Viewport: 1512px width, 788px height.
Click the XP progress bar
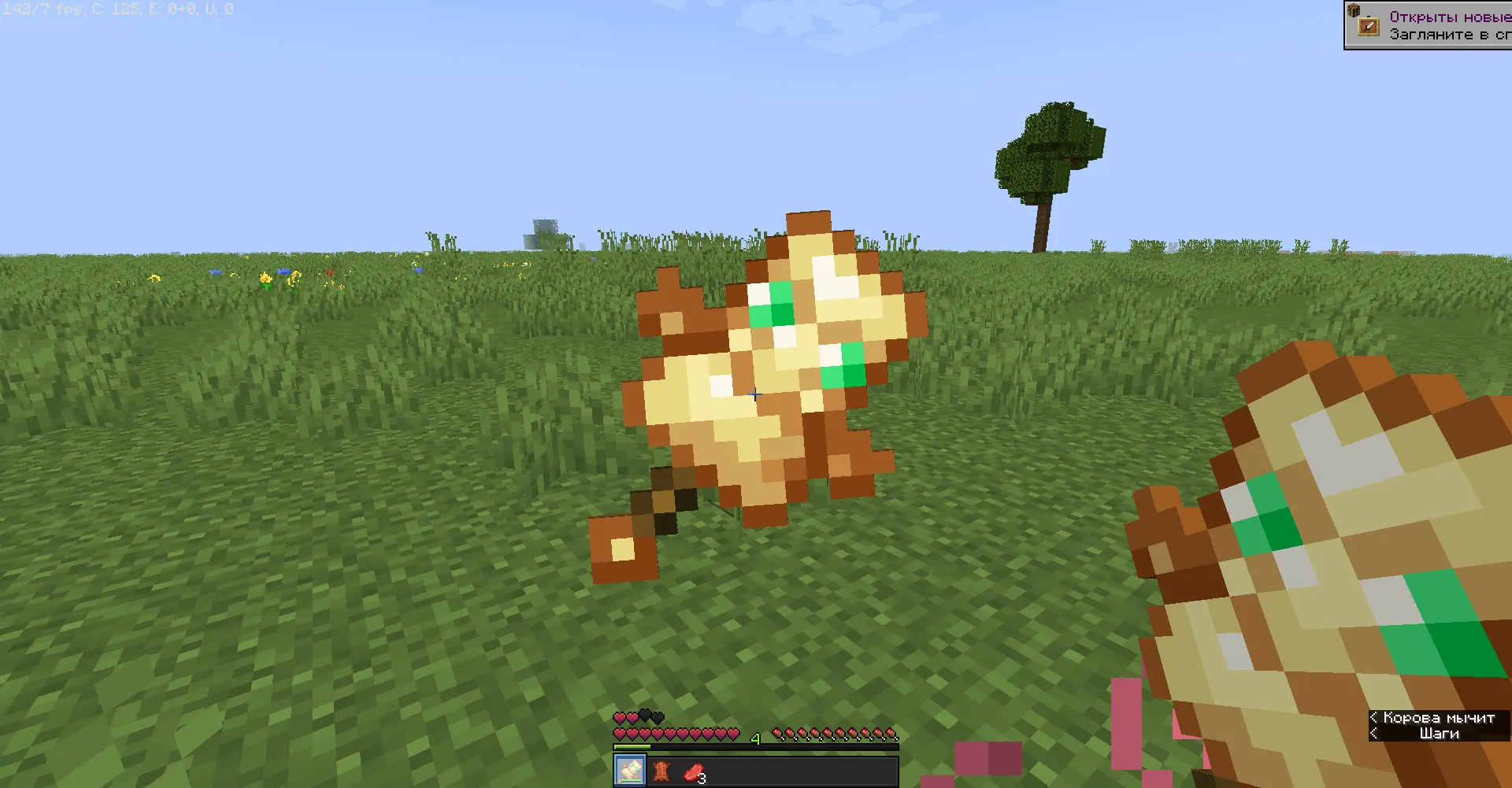coord(756,747)
